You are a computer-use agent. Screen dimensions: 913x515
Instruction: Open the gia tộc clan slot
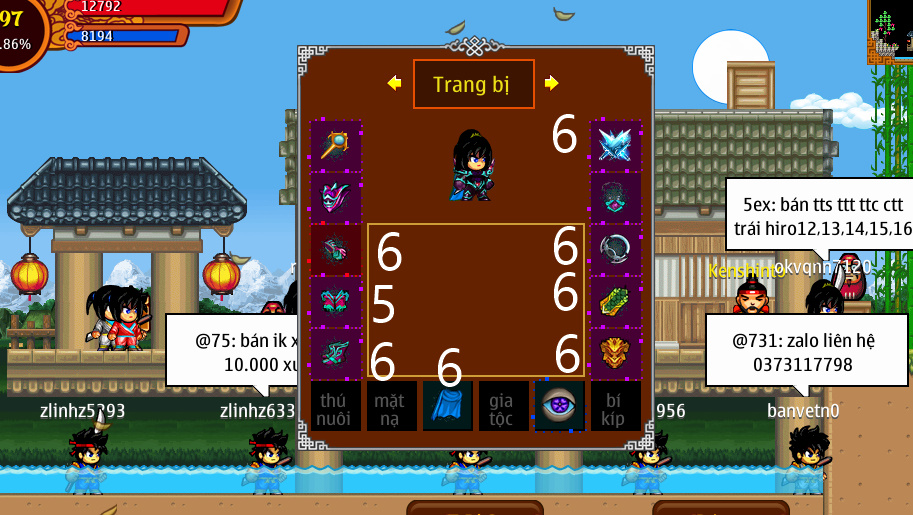[x=503, y=406]
